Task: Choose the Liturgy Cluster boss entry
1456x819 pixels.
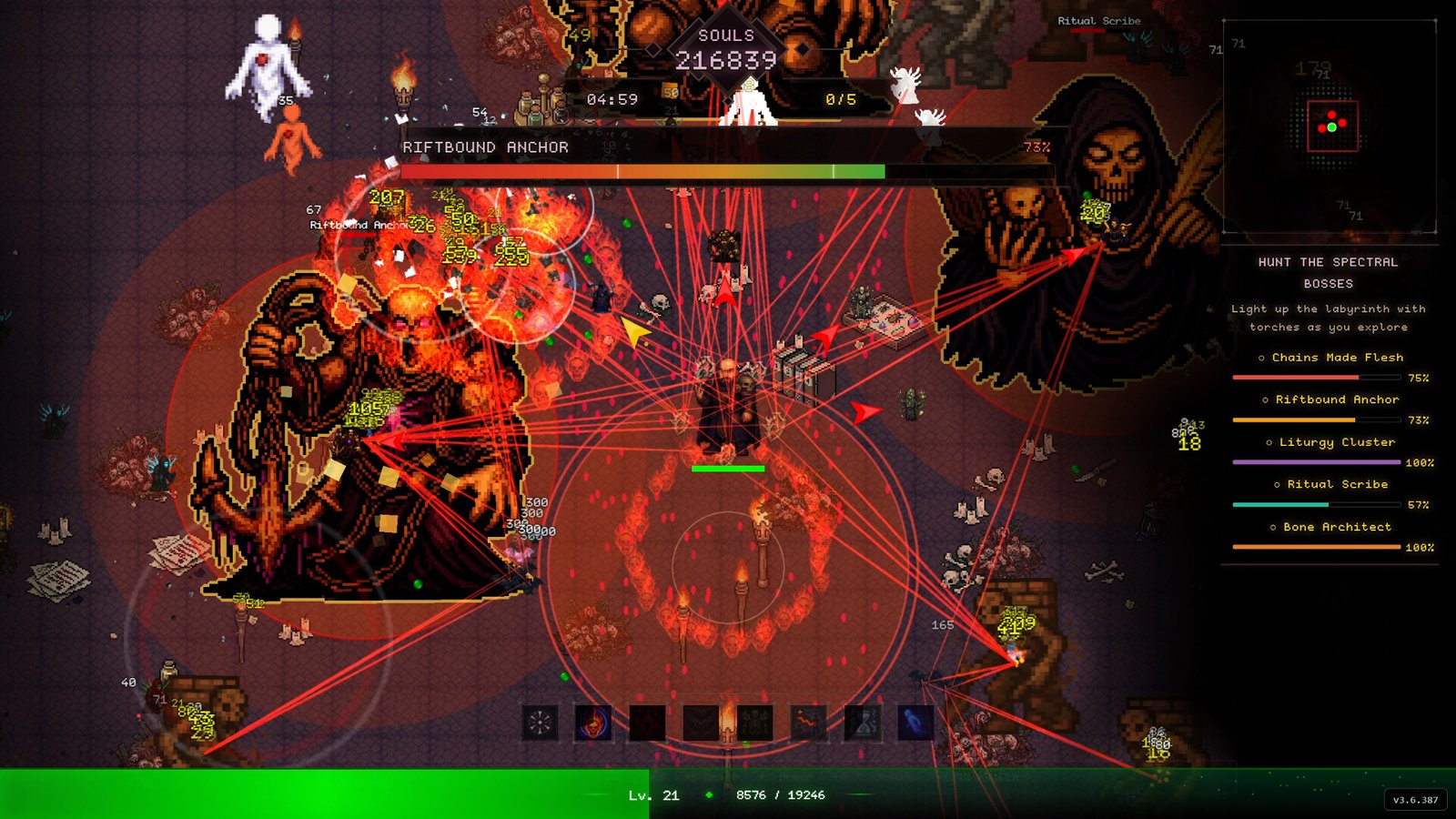Action: [1337, 442]
